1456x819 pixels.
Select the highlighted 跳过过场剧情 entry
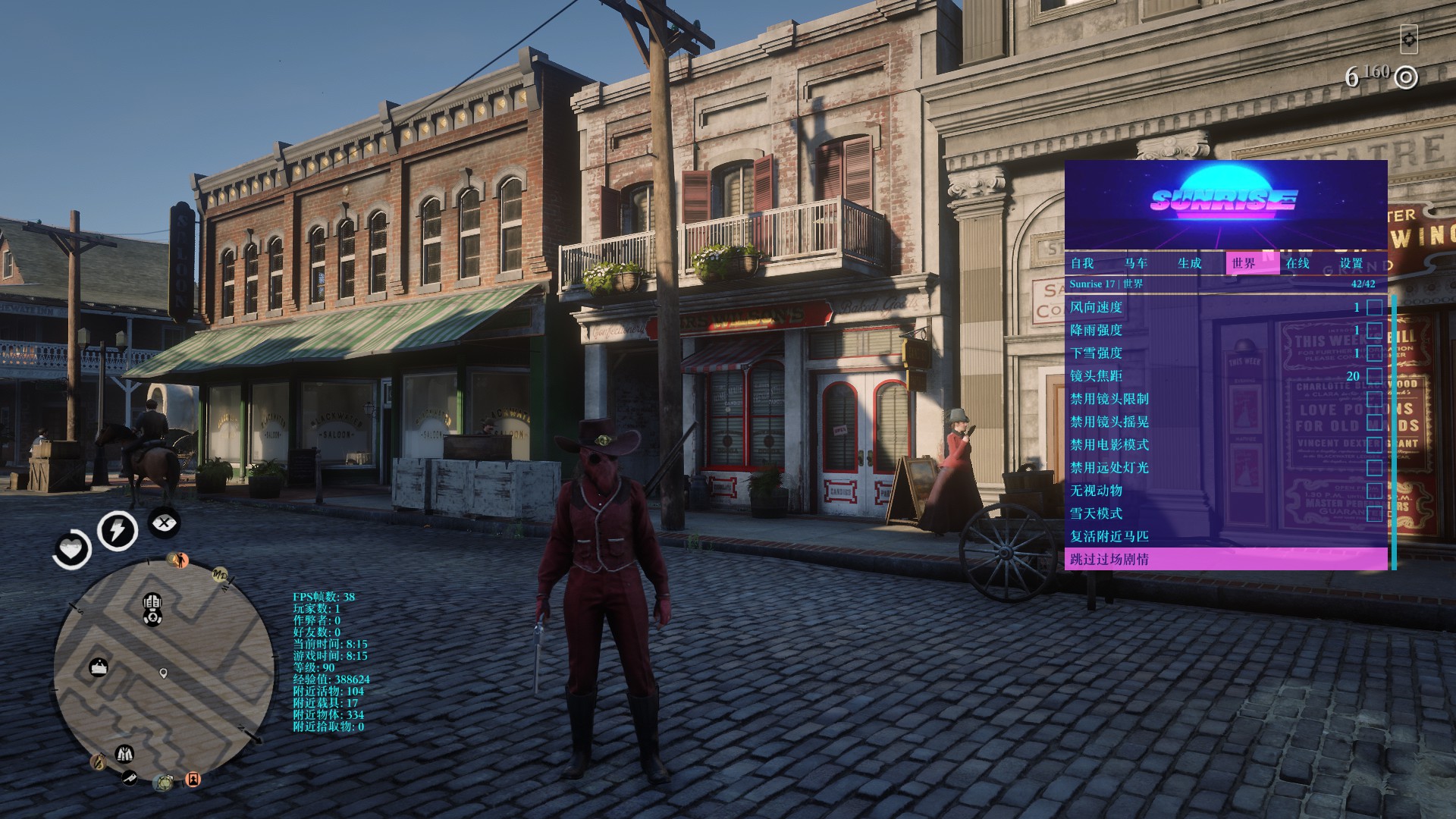1109,560
